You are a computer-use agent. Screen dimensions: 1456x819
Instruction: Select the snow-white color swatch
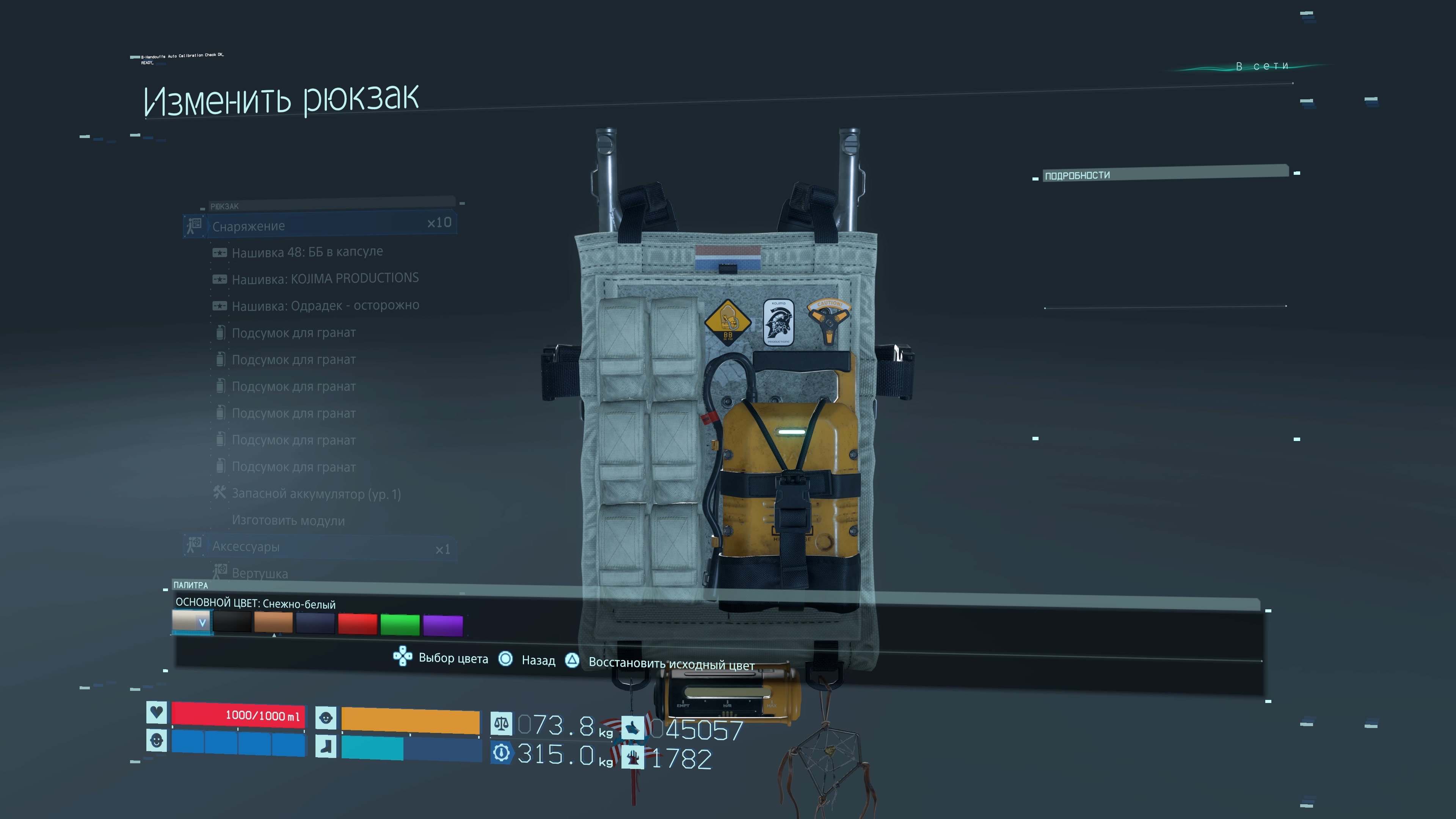click(x=190, y=622)
